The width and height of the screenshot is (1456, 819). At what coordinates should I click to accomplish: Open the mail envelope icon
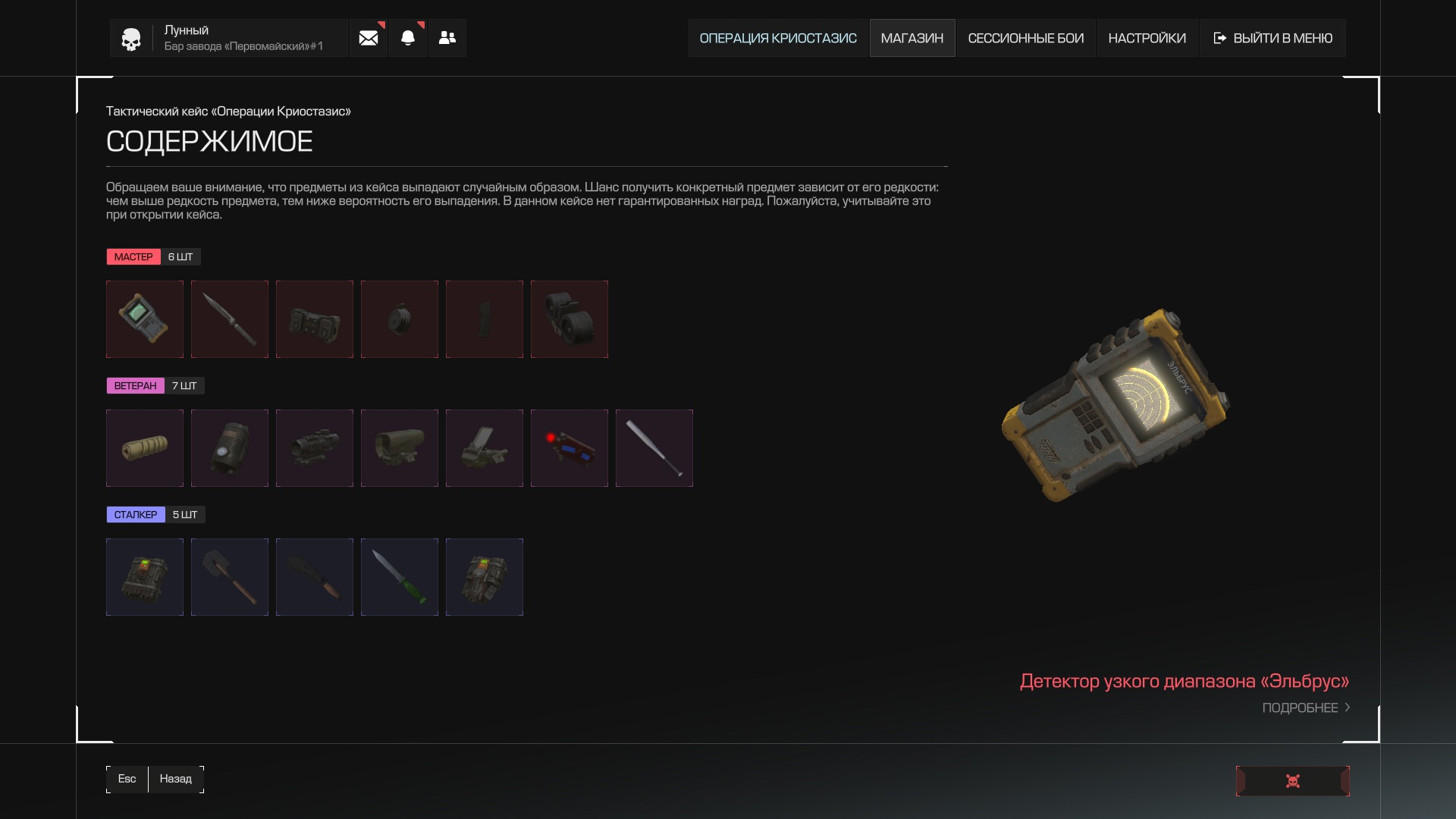(369, 38)
